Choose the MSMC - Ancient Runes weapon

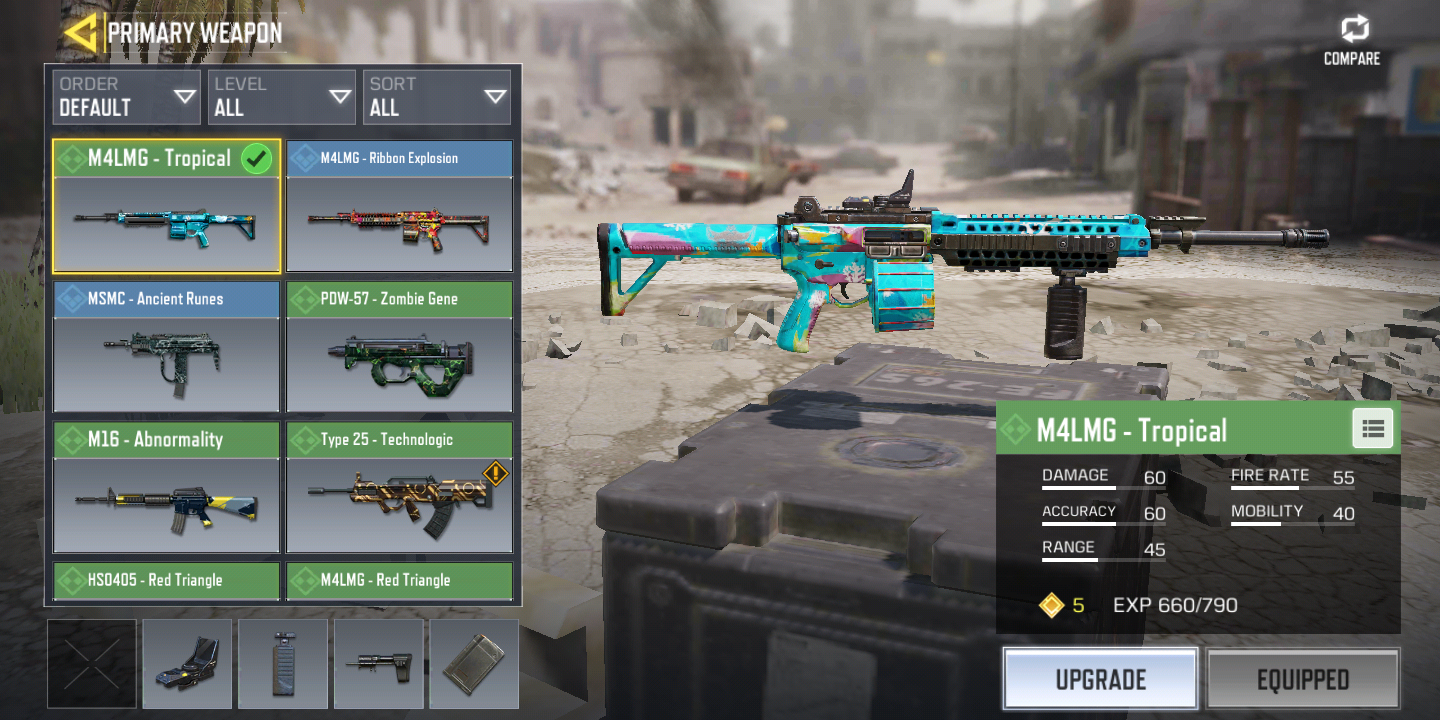click(166, 347)
